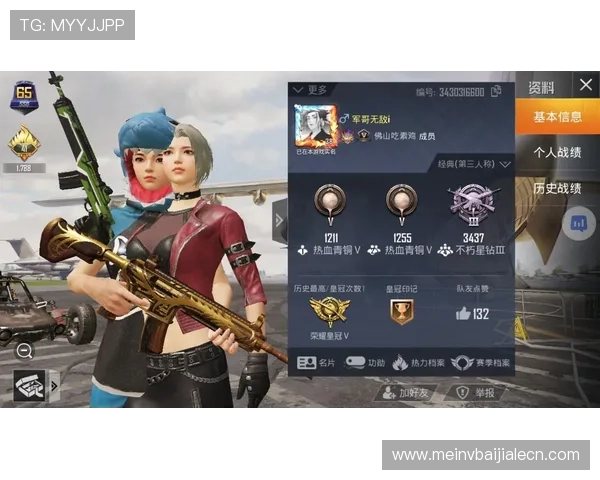This screenshot has width=600, height=480.
Task: Open the crate box icon
Action: [x=29, y=384]
